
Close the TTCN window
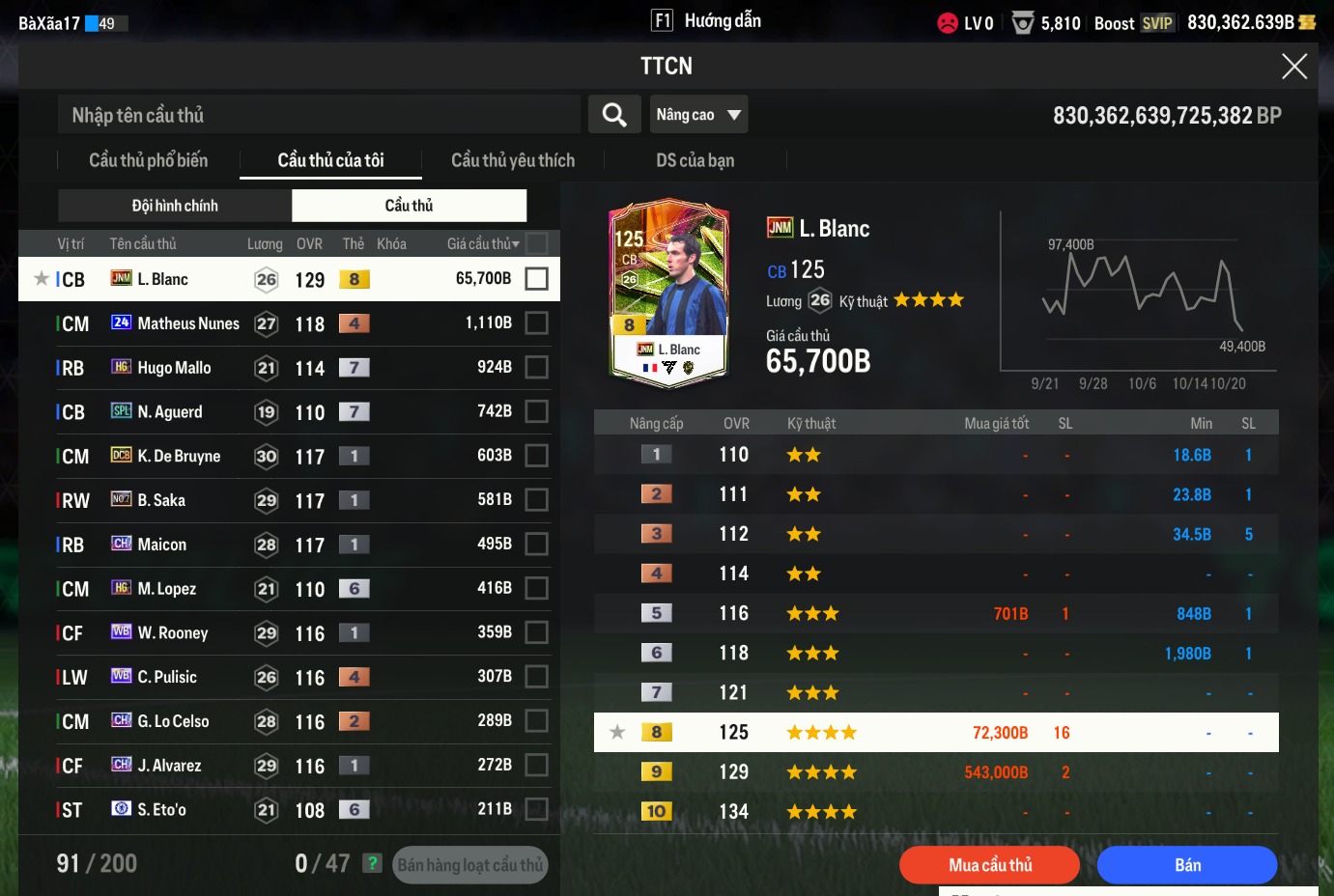(x=1293, y=67)
